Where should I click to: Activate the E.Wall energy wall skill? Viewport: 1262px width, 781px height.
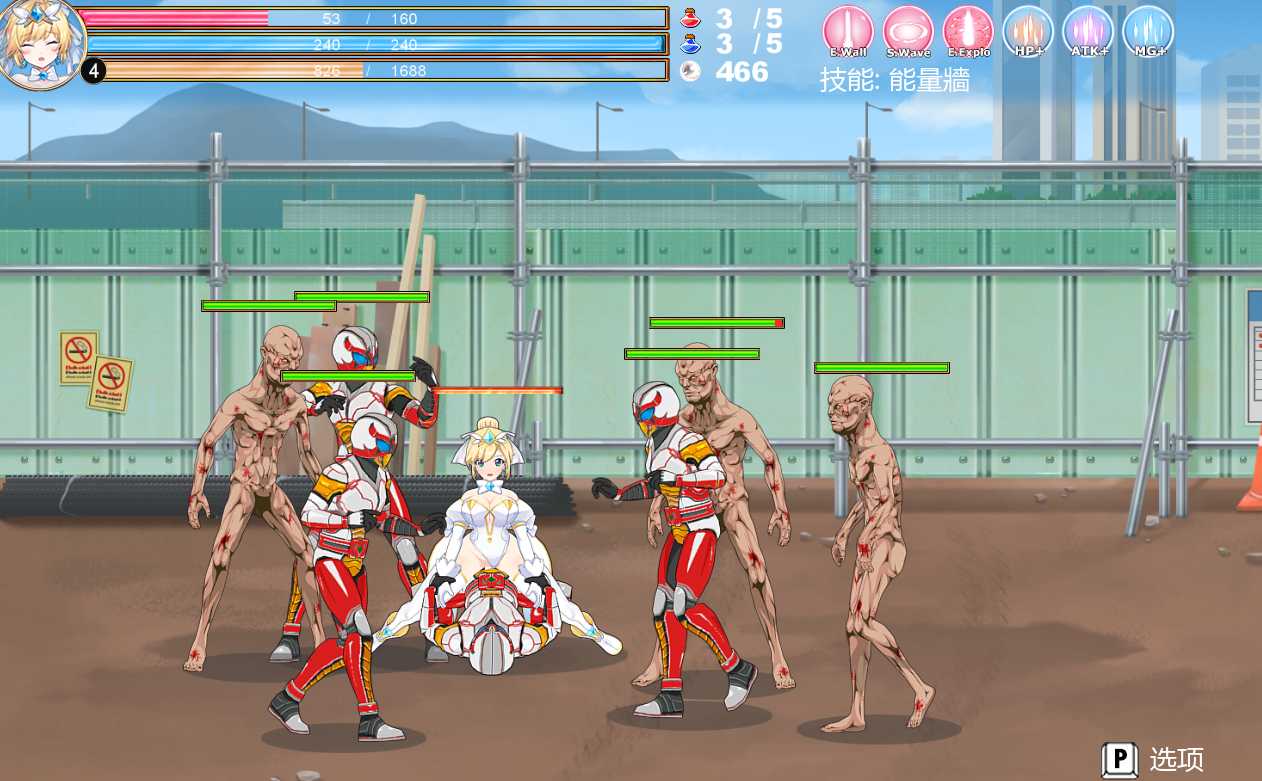tap(848, 31)
